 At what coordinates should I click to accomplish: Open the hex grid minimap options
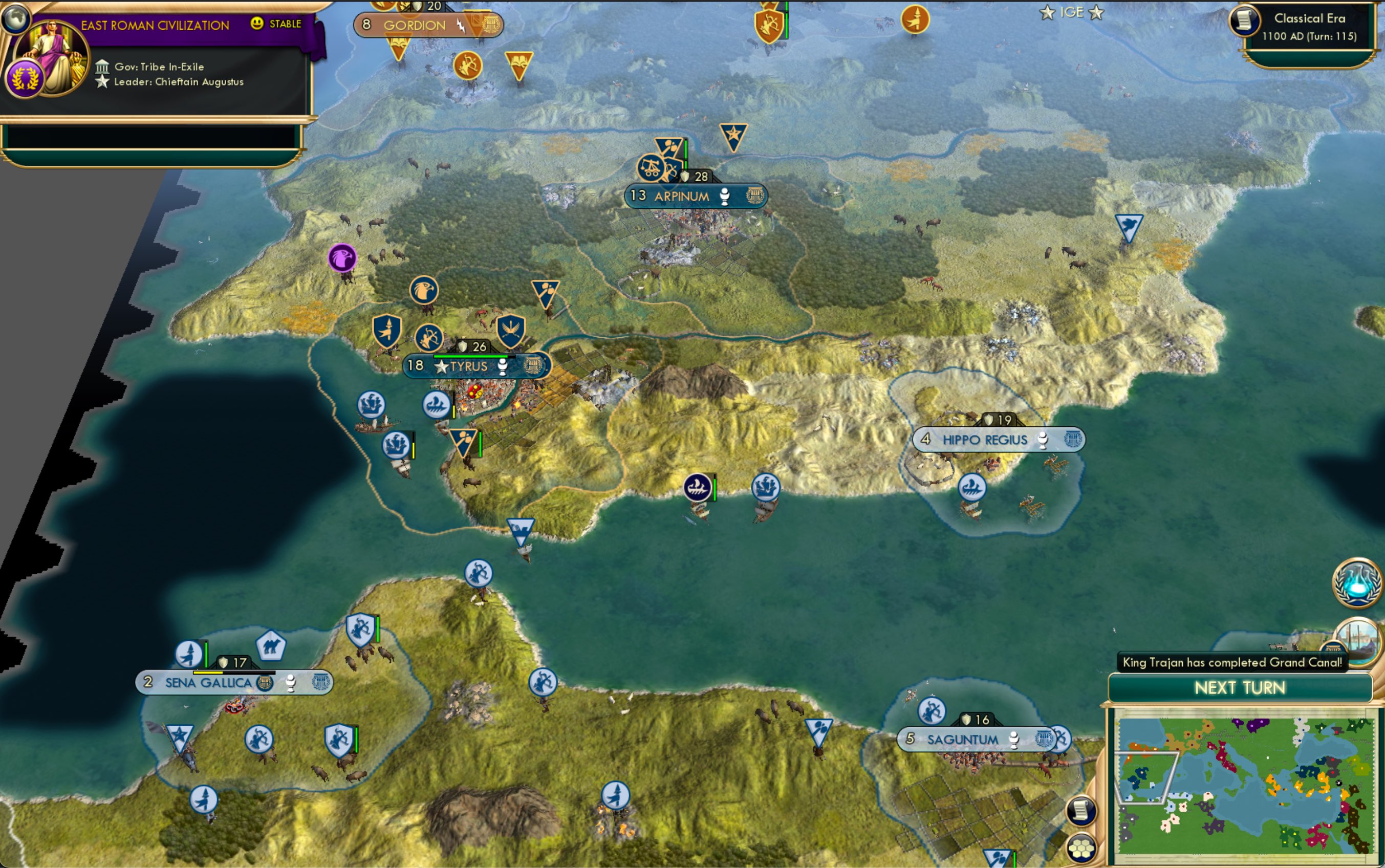(1082, 848)
